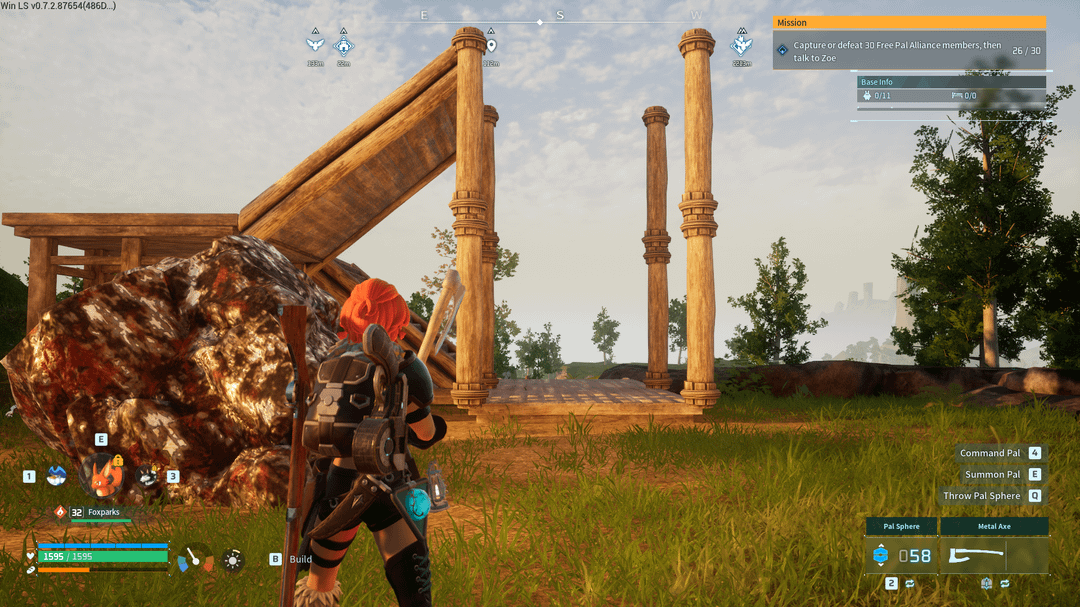Select the Pal Sphere slot
1080x607 pixels.
[901, 556]
